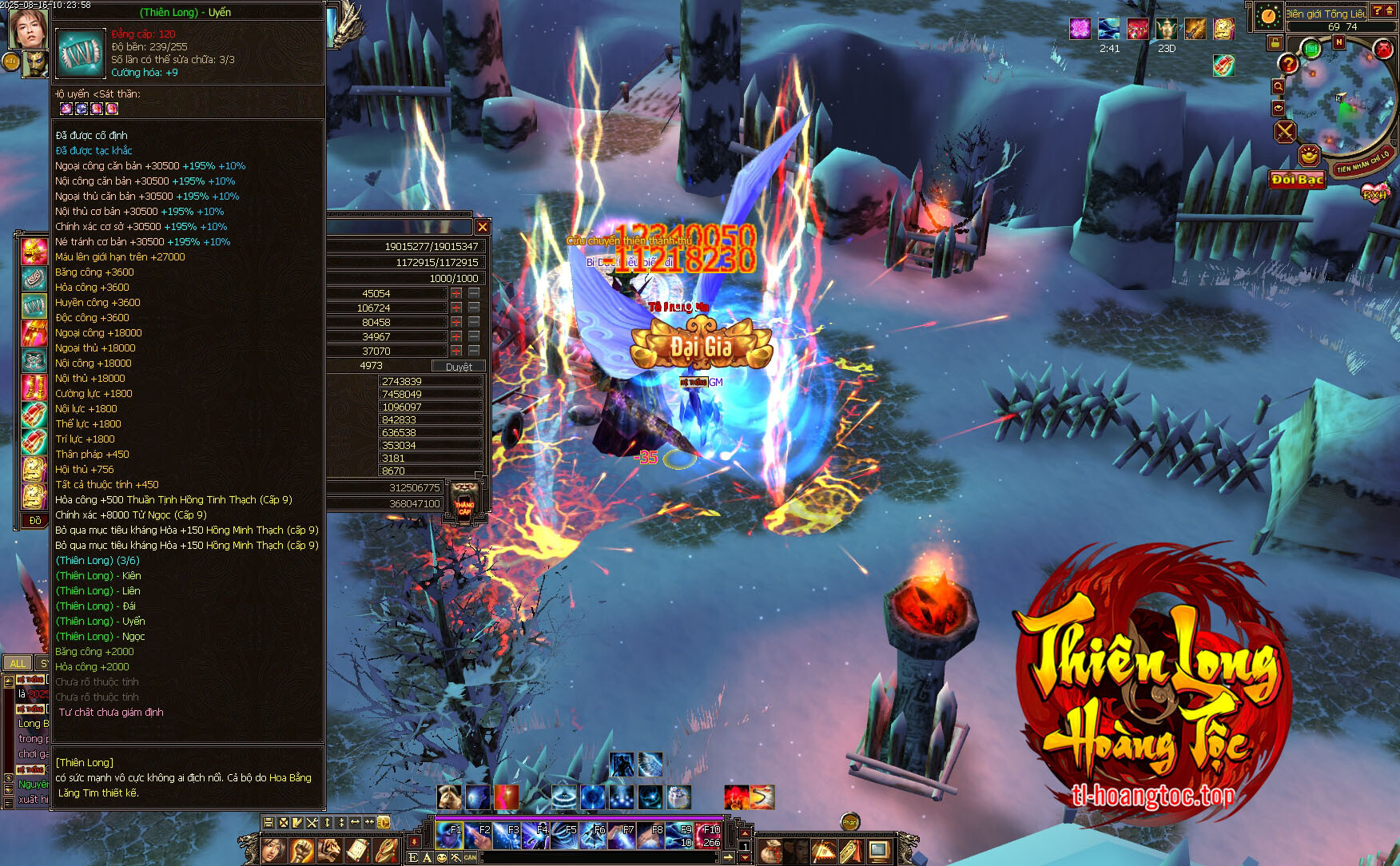
Task: Toggle the crossed swords PK mode button
Action: tap(1285, 131)
